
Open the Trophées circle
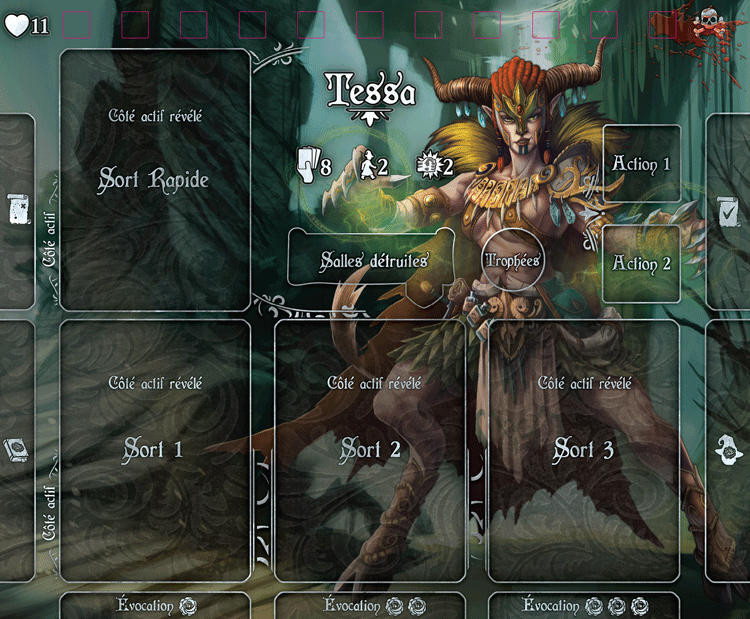click(x=512, y=260)
